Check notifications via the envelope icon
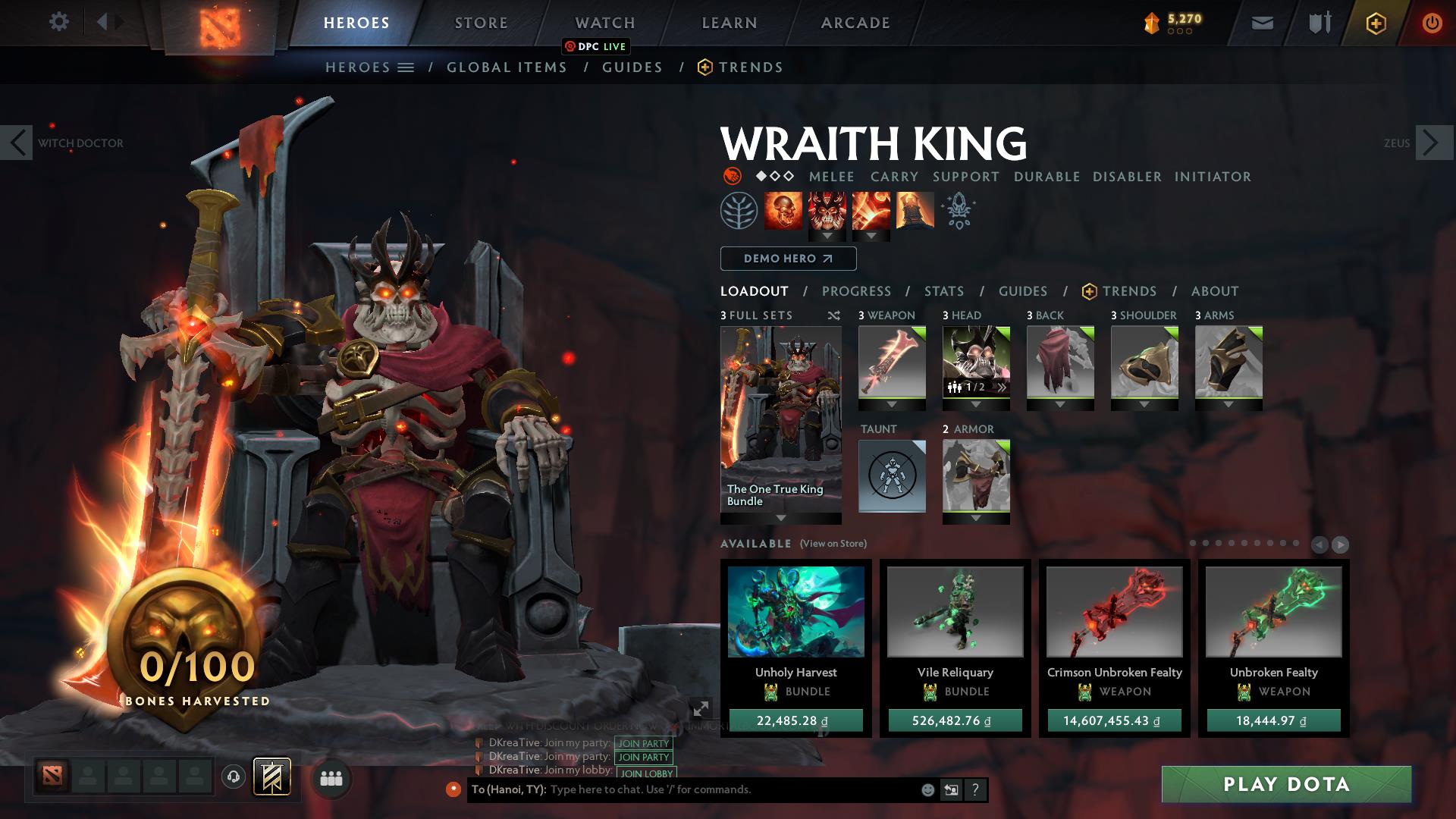Screen dimensions: 1456x819 coord(1260,22)
